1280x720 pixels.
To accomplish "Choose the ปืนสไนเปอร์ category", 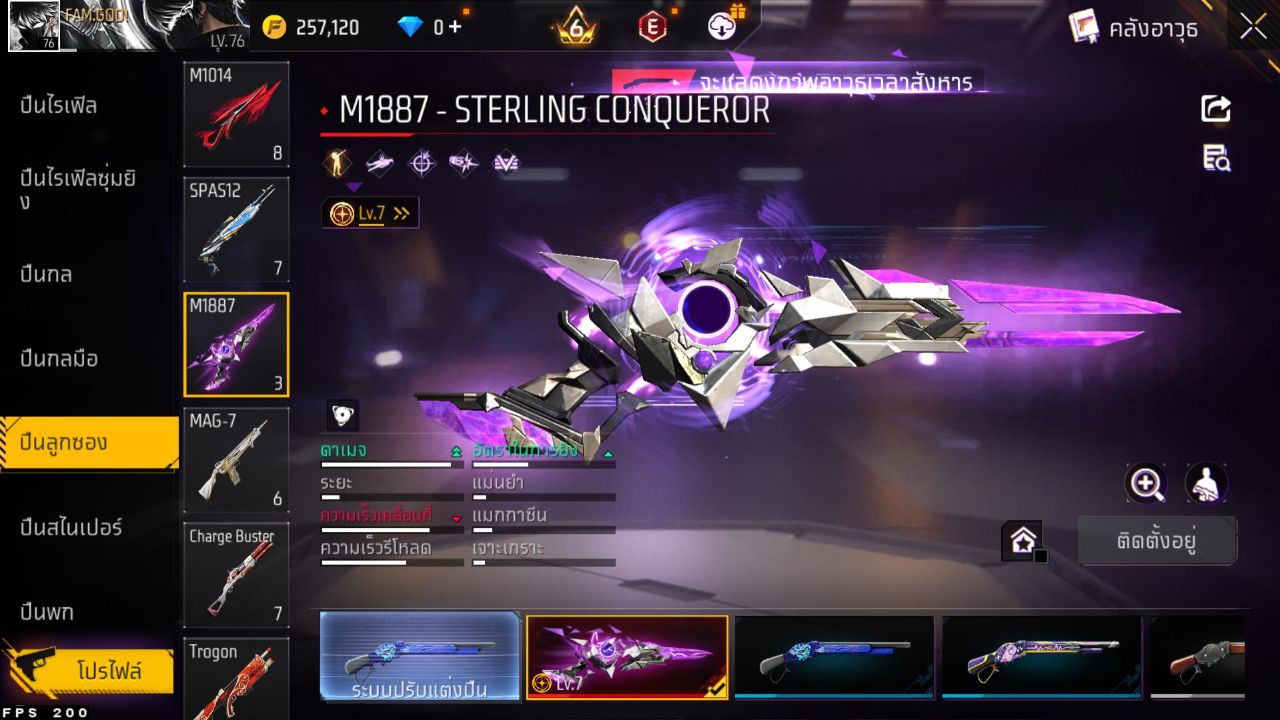I will point(70,527).
